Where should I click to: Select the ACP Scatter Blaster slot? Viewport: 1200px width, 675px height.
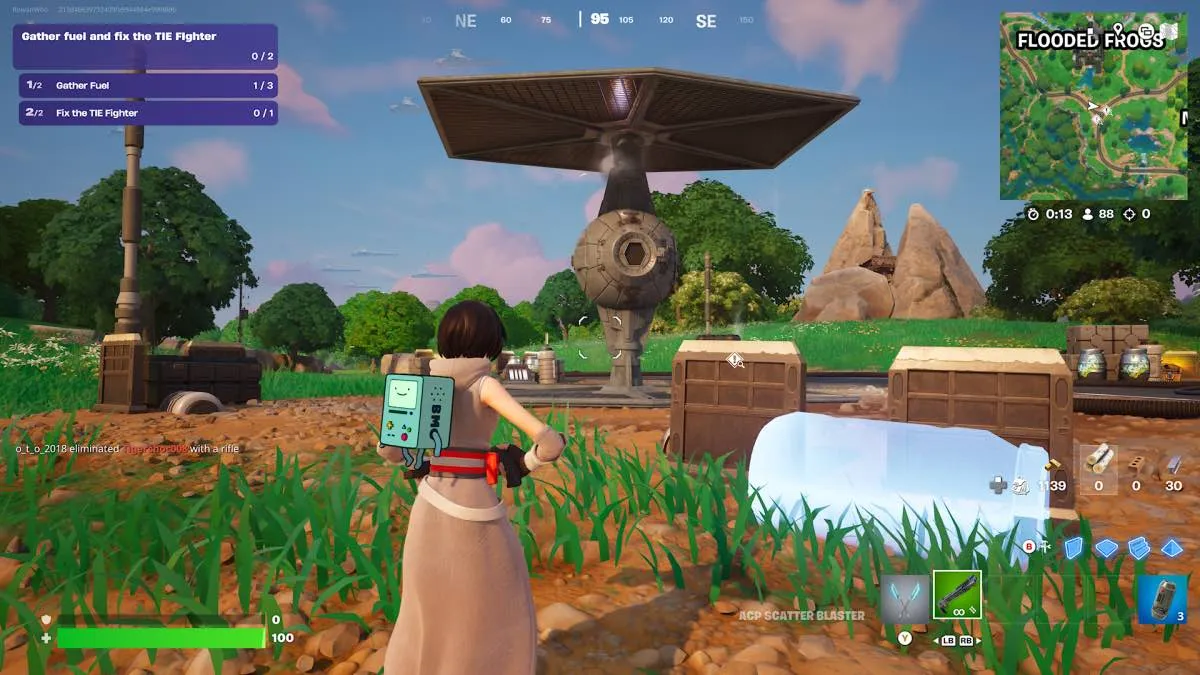[x=957, y=596]
